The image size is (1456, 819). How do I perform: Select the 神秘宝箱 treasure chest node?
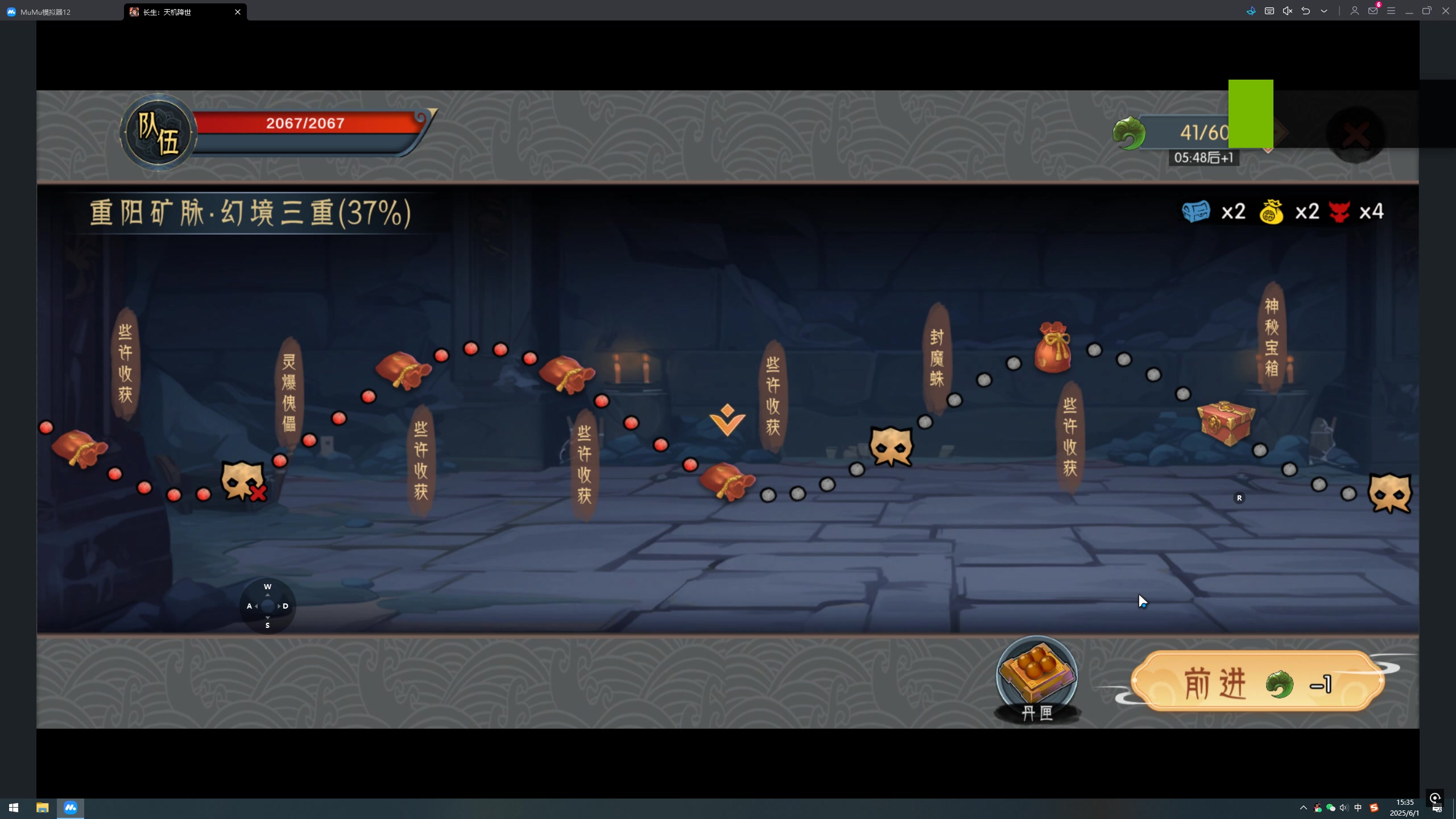click(x=1225, y=423)
